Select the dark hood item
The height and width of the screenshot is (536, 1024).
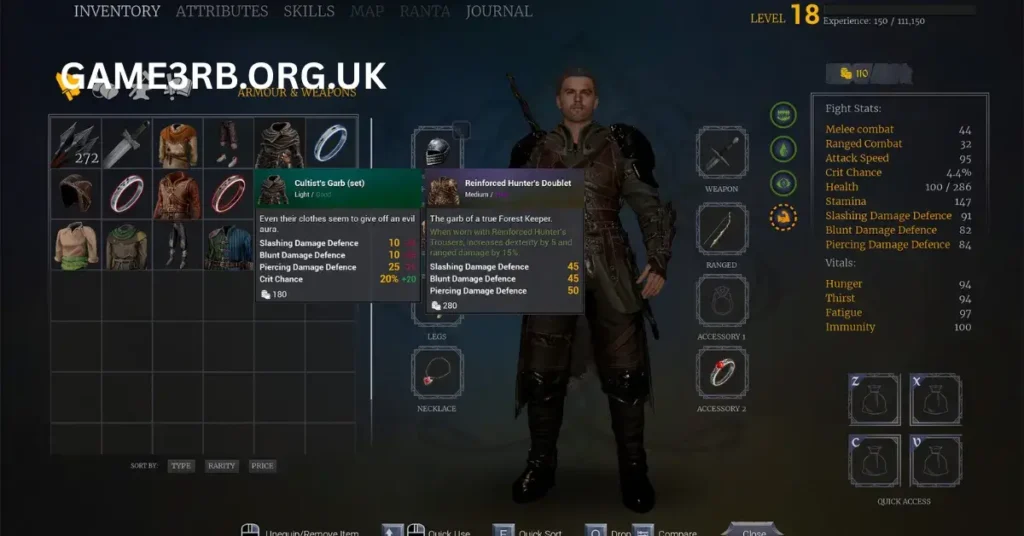(75, 194)
